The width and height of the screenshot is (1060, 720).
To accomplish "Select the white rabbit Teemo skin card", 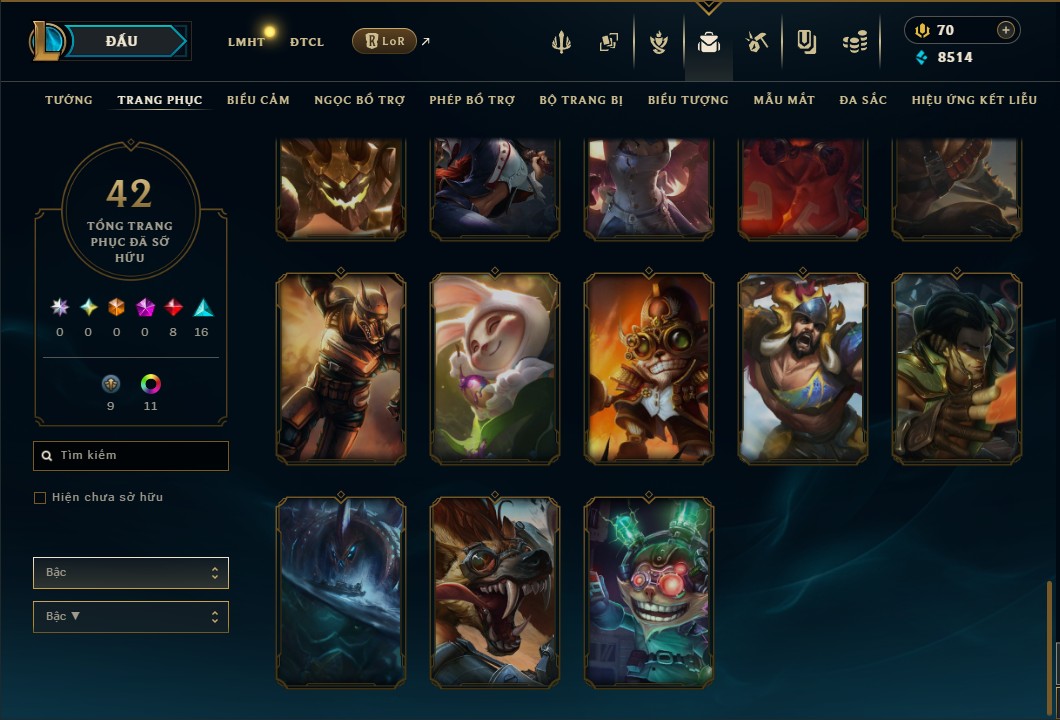I will pos(494,369).
